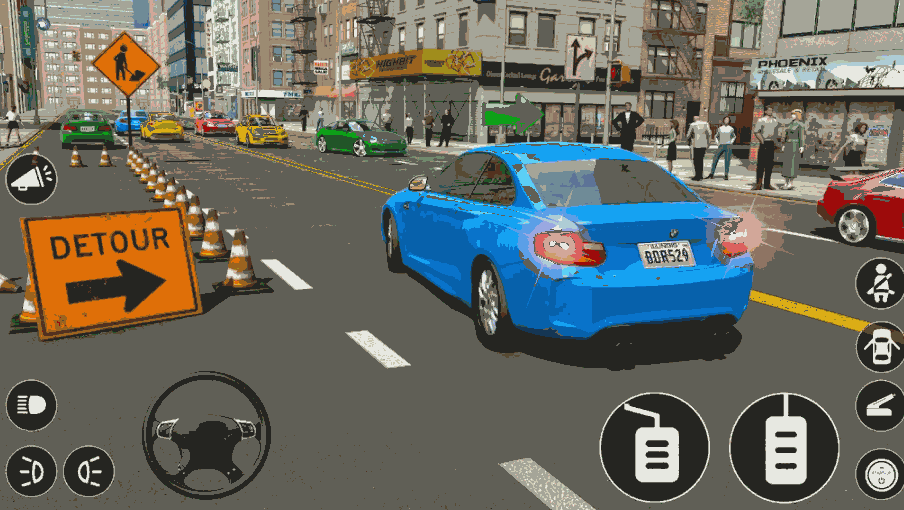This screenshot has width=904, height=510.
Task: Activate the right turn signal light
Action: pyautogui.click(x=89, y=470)
